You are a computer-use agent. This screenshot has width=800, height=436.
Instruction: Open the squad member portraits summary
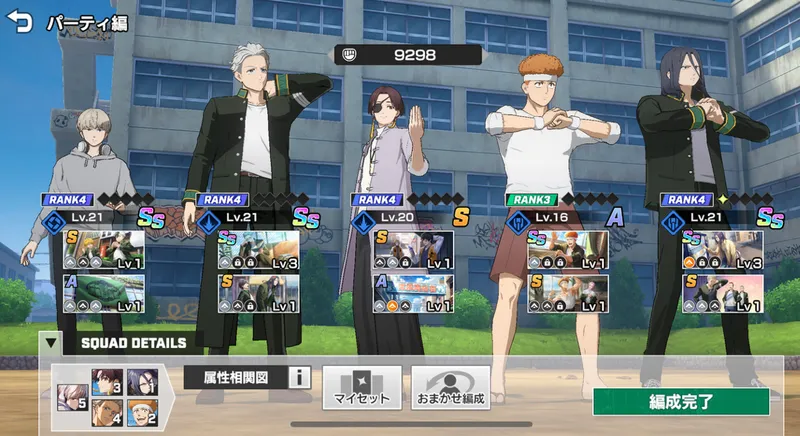click(109, 396)
